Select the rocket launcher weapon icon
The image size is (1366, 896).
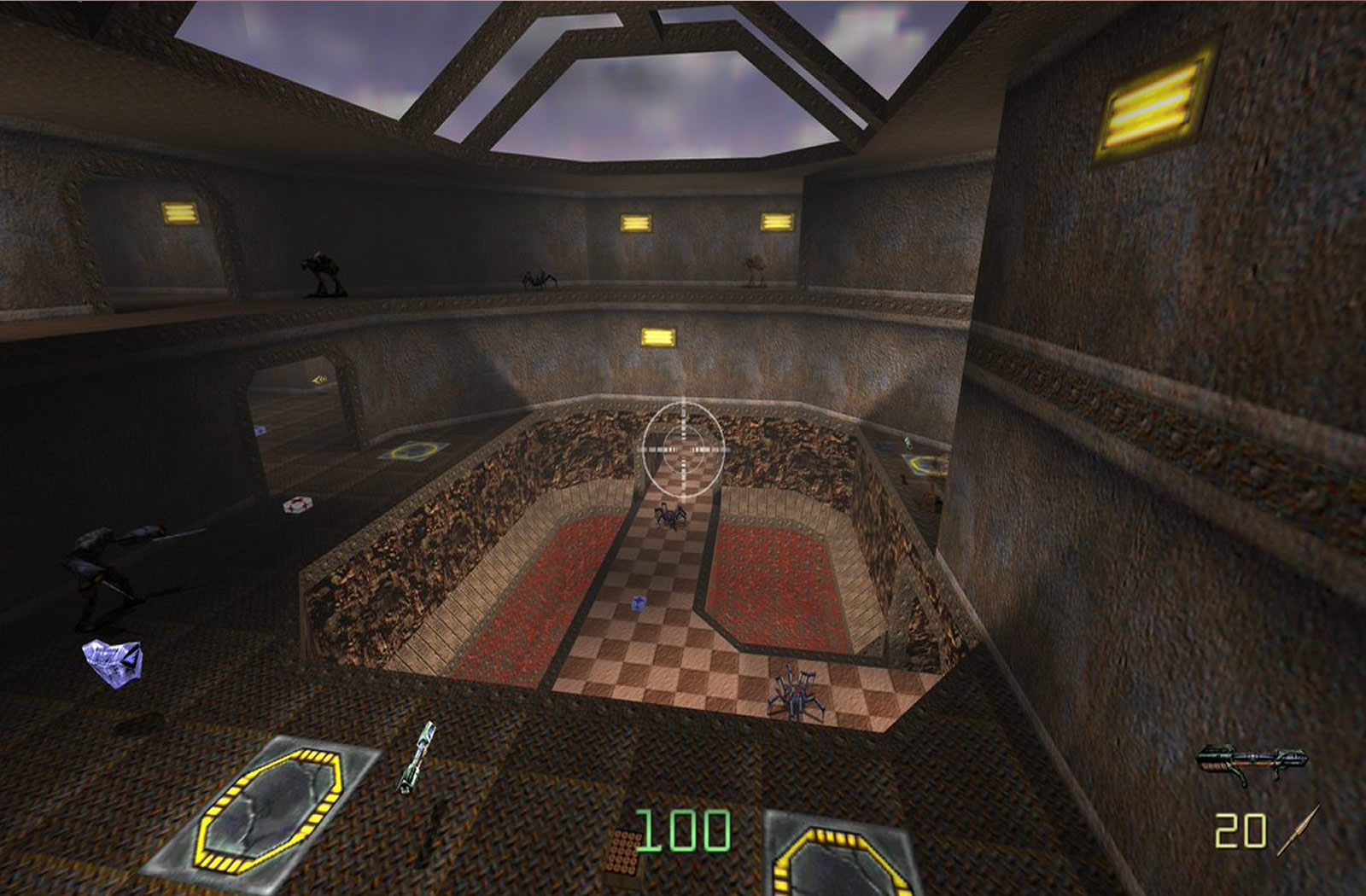point(1252,761)
